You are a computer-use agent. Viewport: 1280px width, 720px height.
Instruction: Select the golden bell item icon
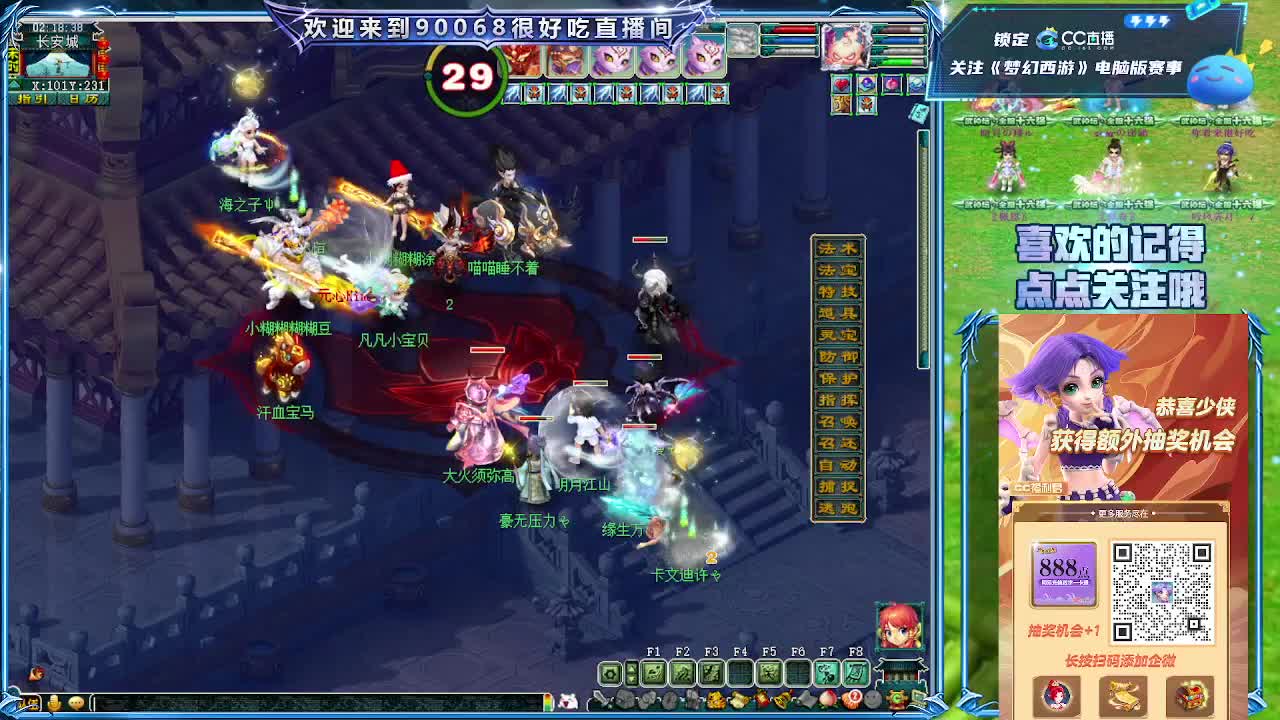click(782, 699)
